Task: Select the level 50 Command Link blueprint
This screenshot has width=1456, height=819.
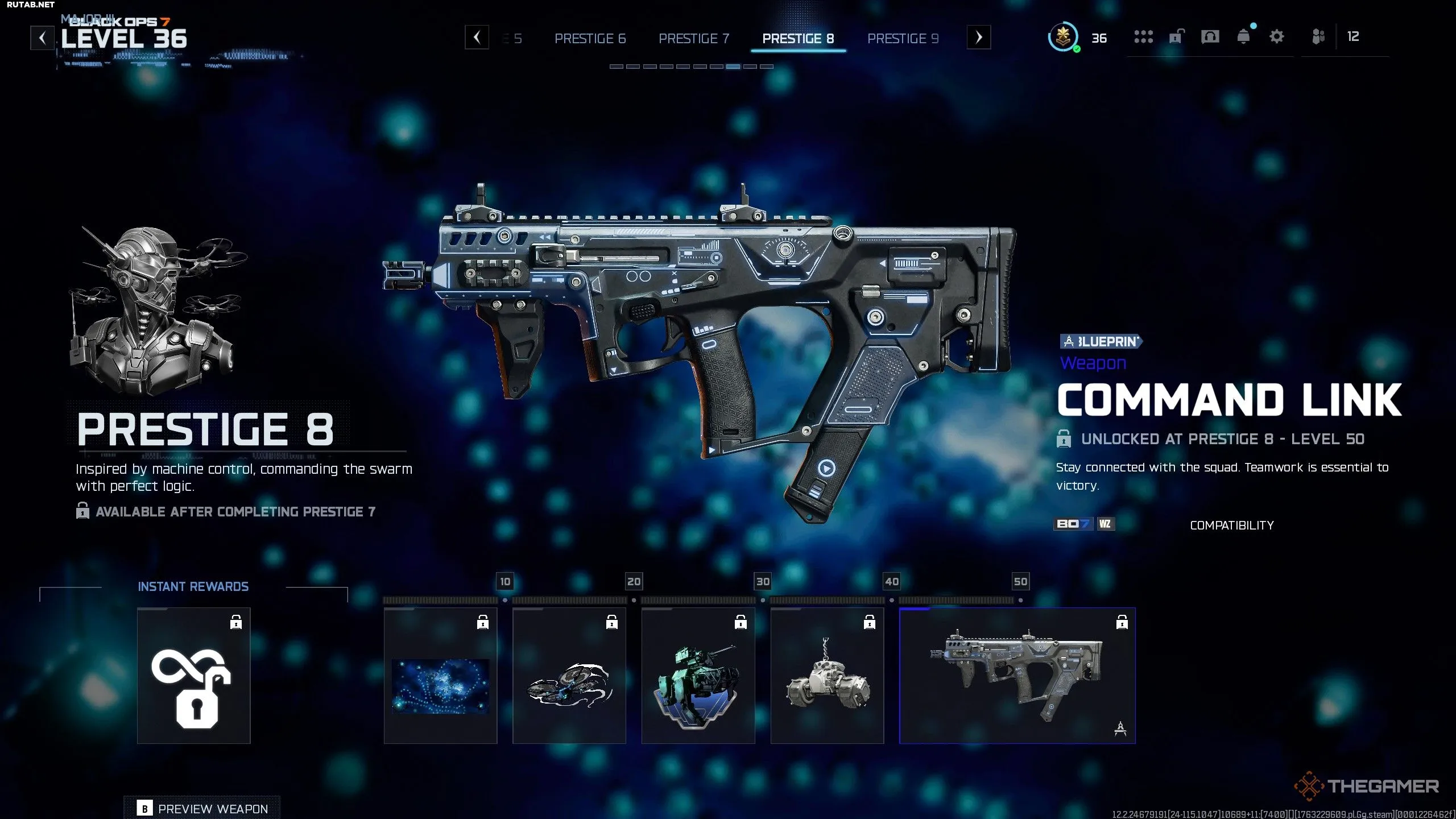Action: tap(1017, 675)
